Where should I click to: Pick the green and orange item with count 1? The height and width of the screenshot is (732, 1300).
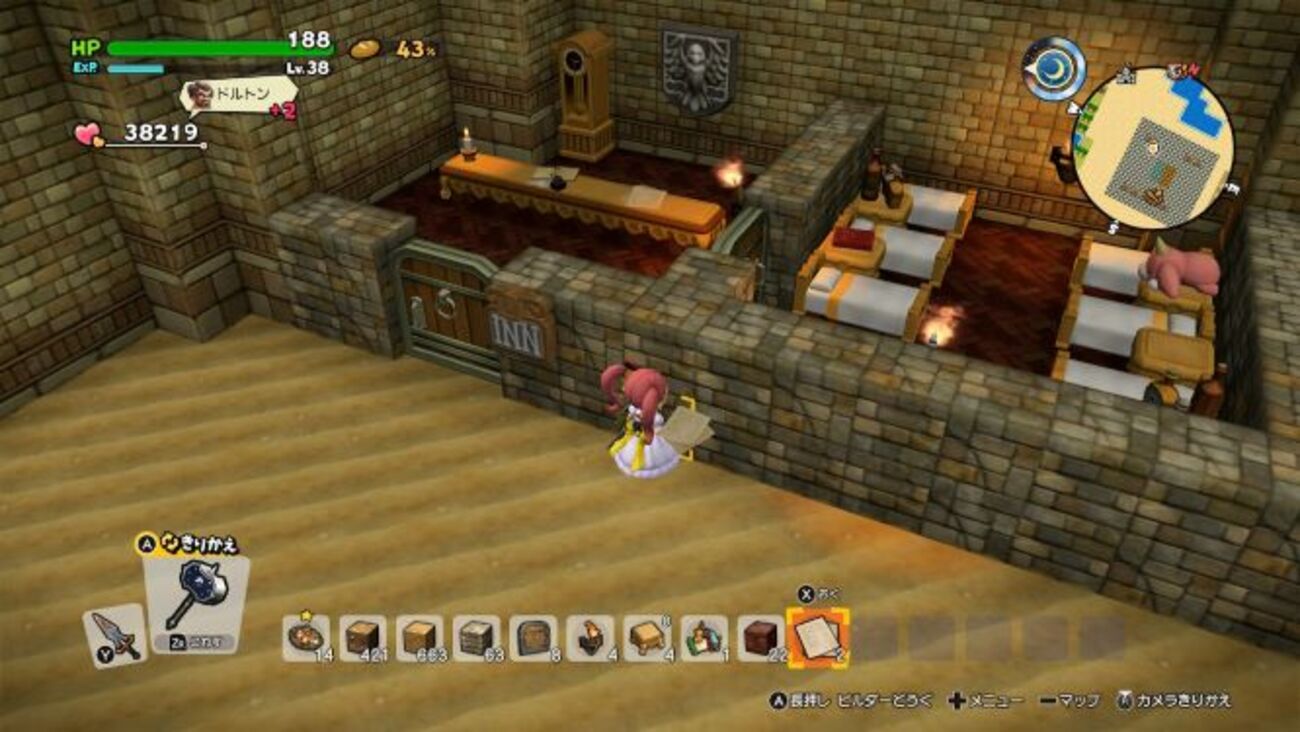[x=704, y=637]
